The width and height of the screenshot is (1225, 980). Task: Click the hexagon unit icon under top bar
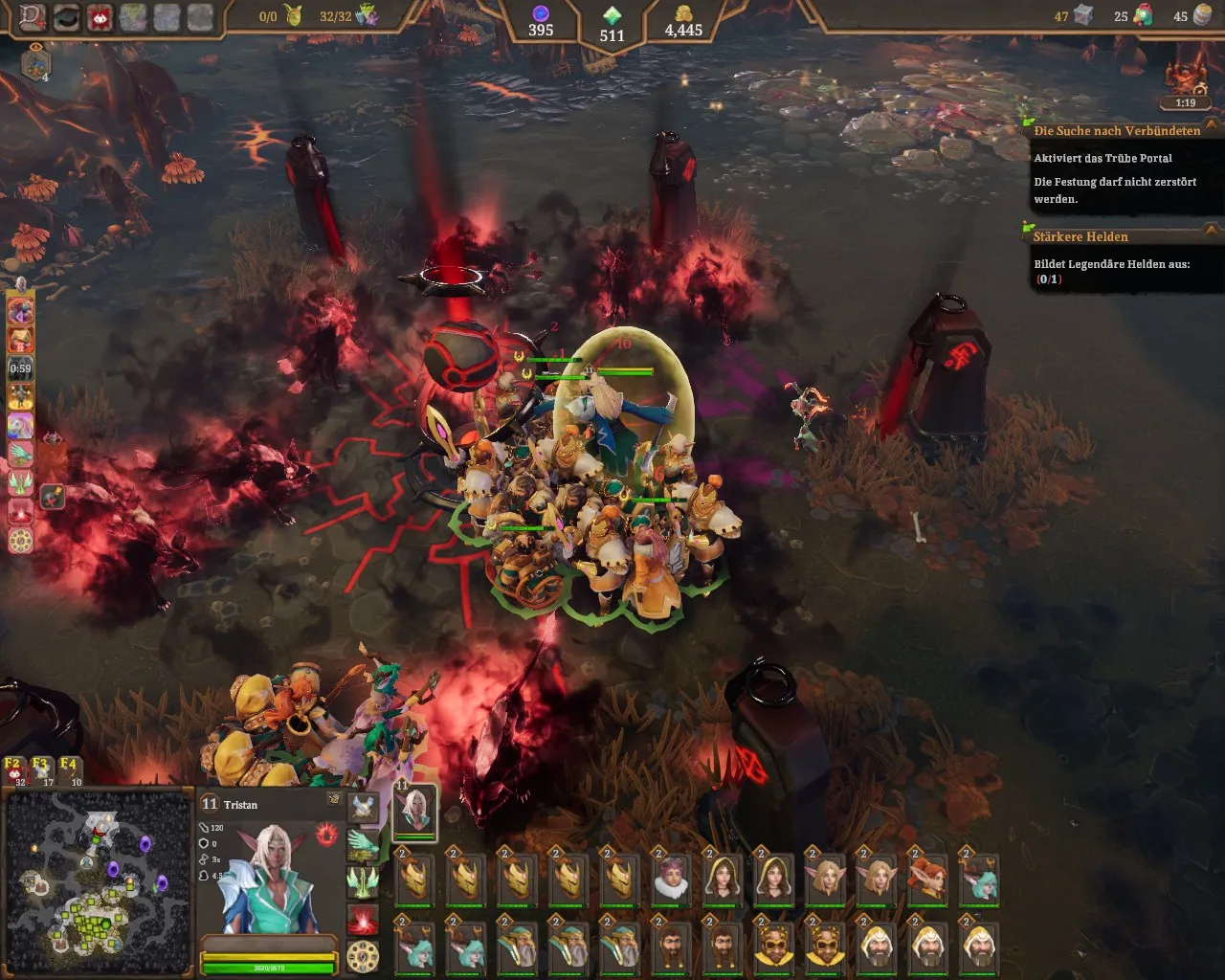35,64
